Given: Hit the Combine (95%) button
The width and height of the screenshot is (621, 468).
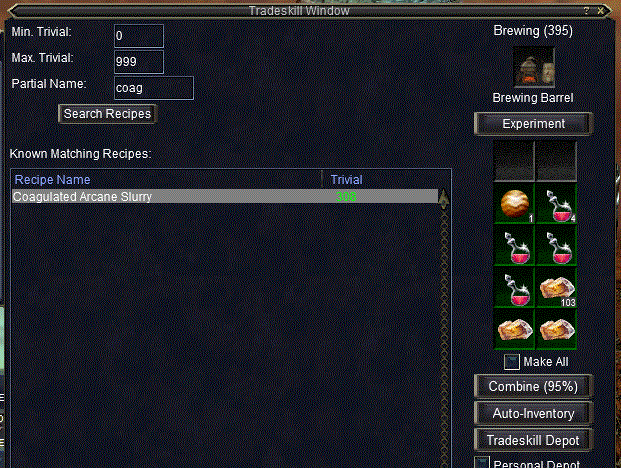Looking at the screenshot, I should click(x=533, y=387).
